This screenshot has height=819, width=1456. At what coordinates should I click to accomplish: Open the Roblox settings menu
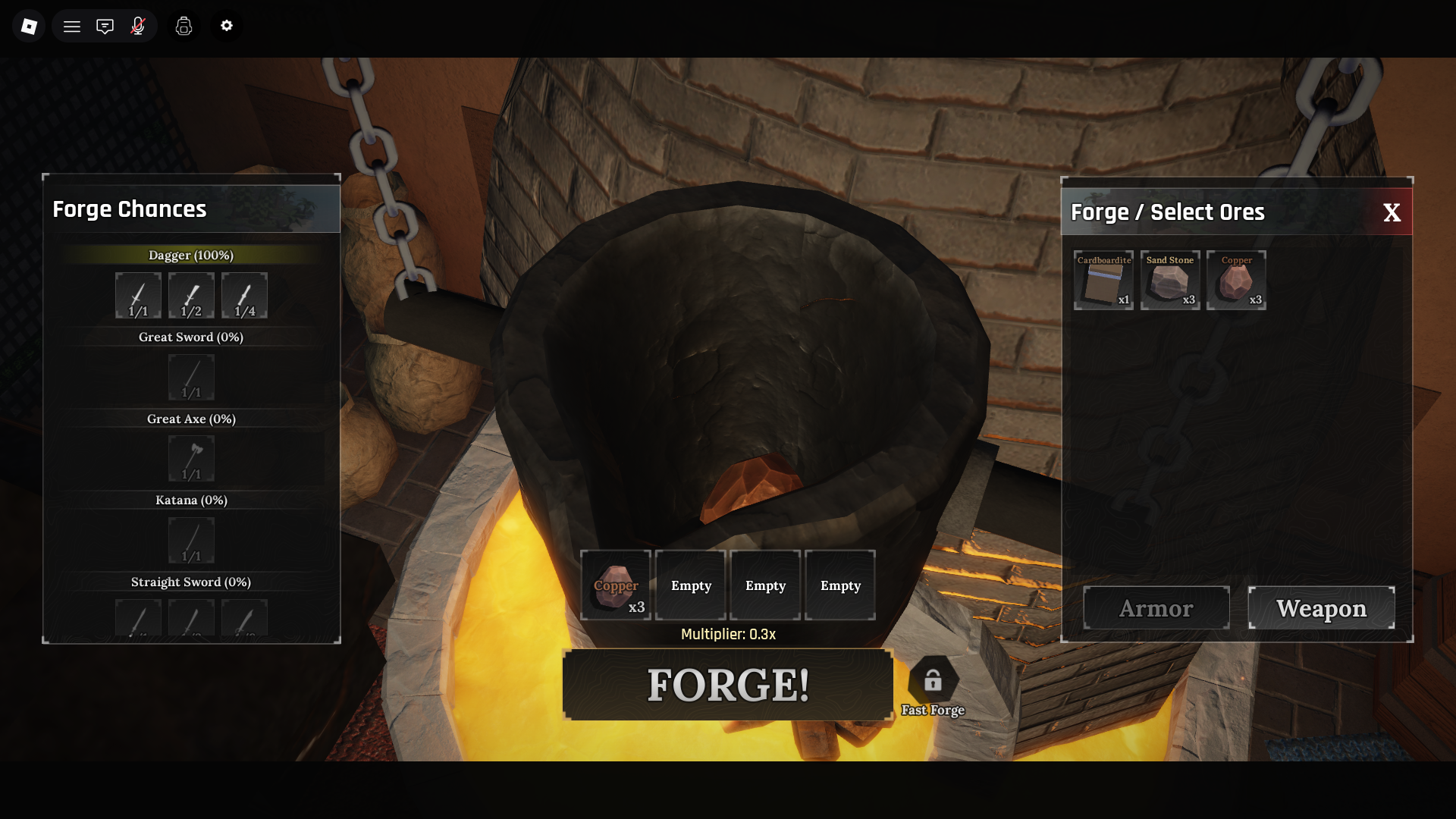coord(226,26)
